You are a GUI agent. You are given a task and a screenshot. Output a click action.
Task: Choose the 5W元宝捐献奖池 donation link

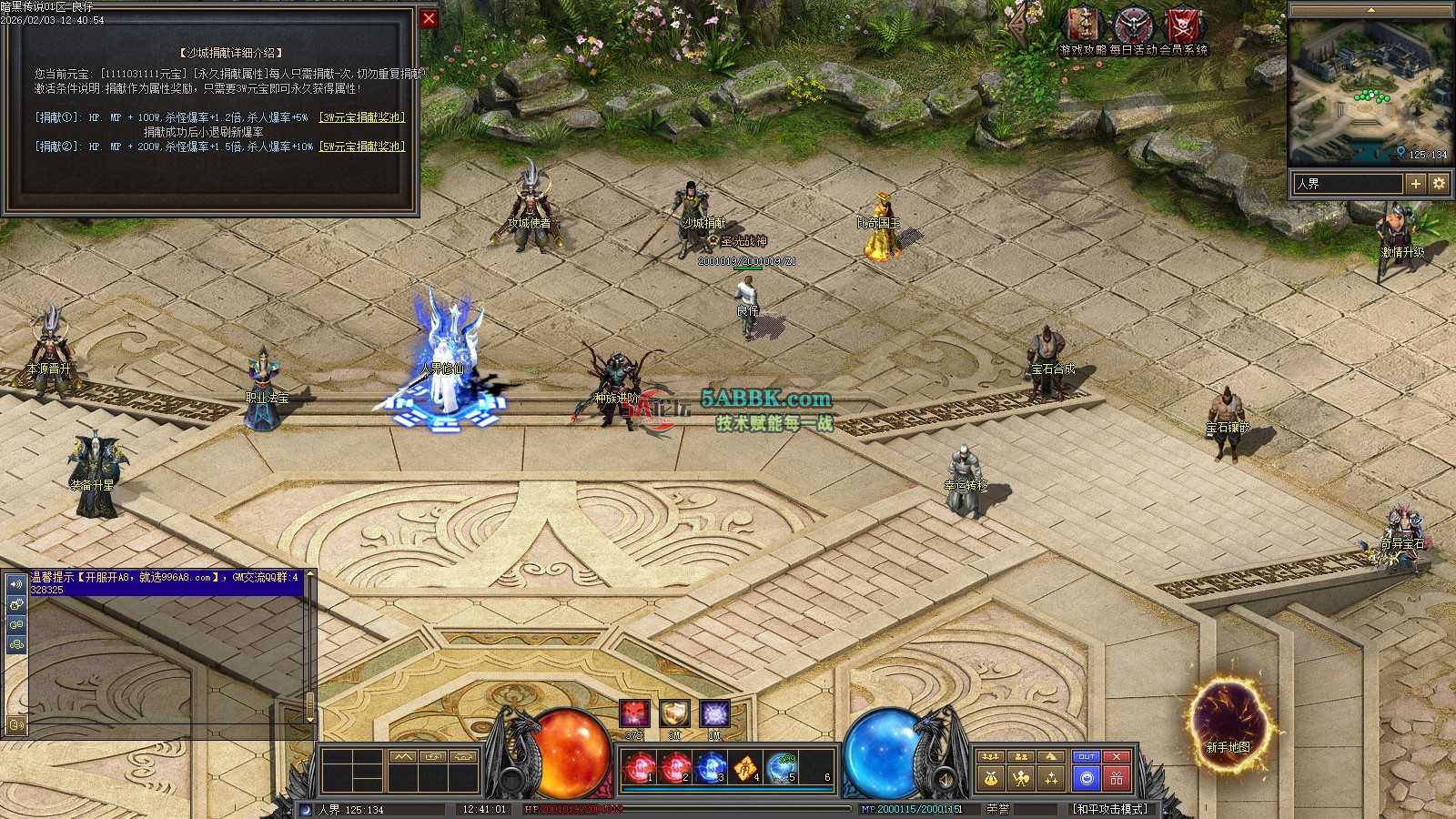(362, 147)
